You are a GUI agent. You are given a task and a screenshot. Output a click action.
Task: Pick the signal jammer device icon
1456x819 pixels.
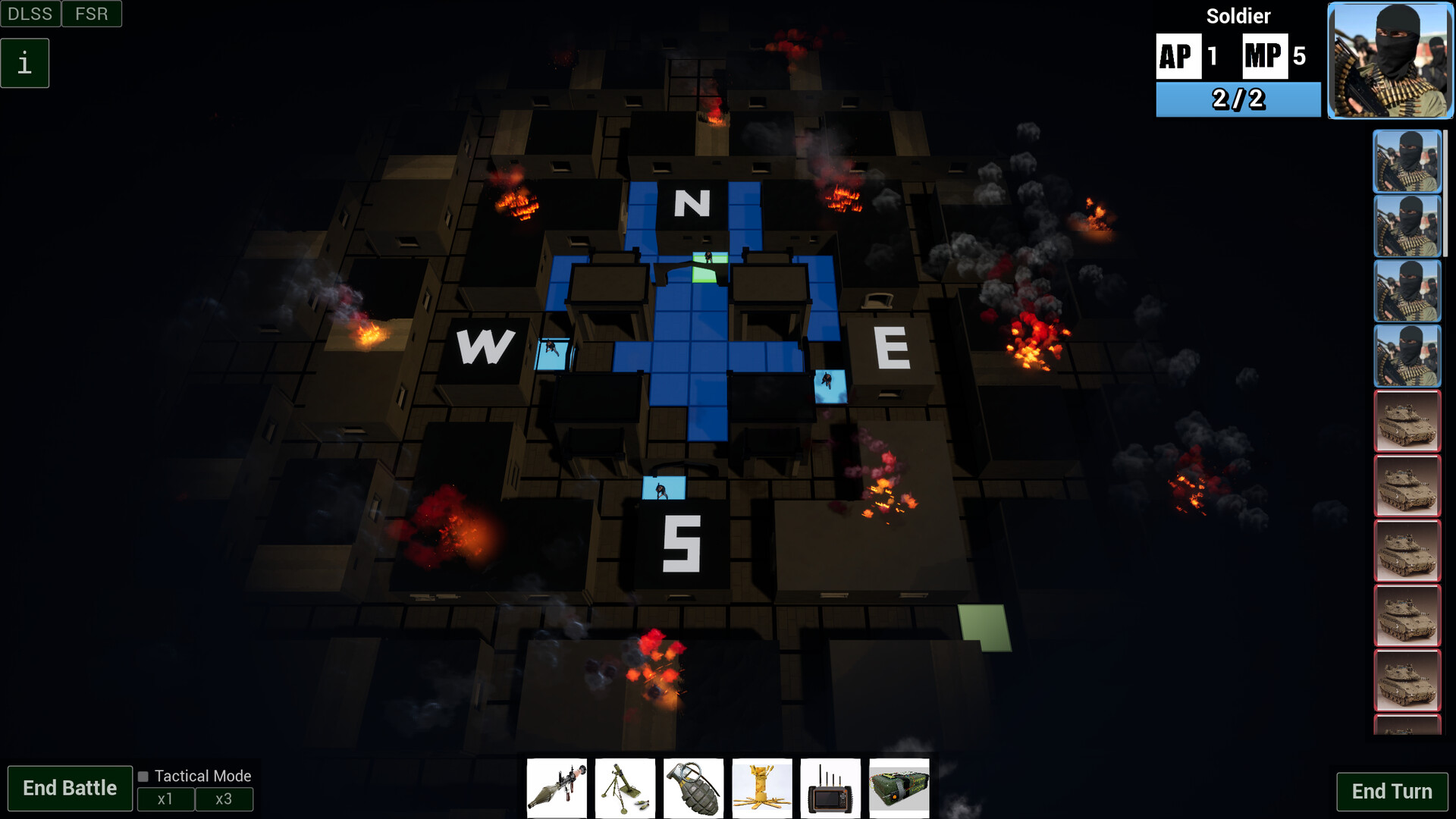[832, 788]
